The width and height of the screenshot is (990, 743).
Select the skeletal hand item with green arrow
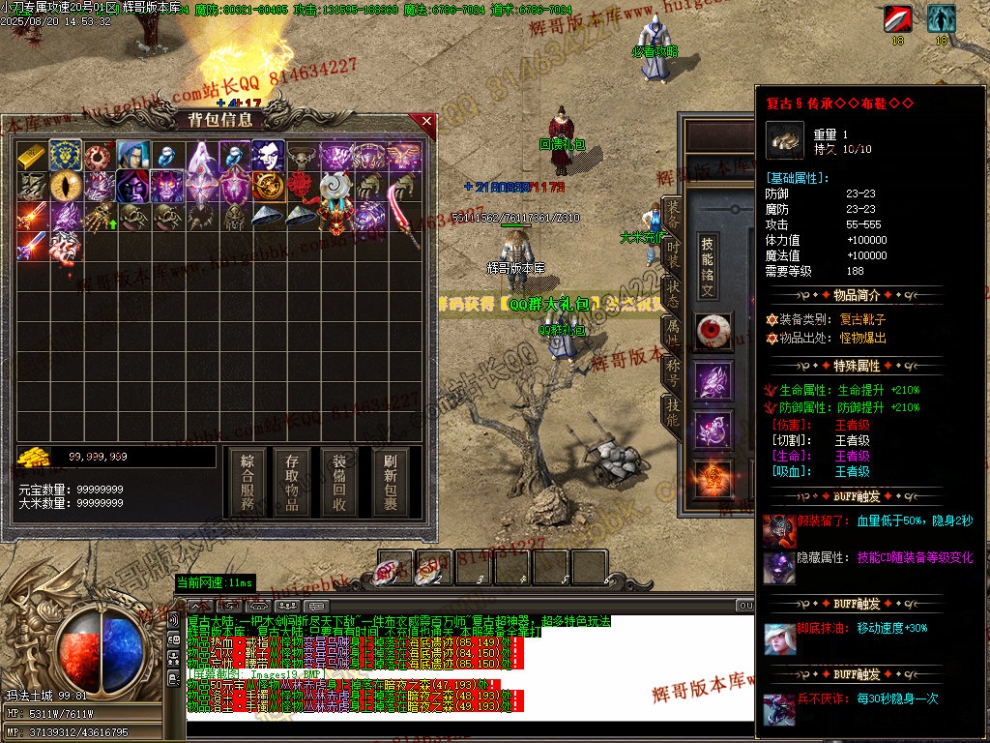point(100,216)
